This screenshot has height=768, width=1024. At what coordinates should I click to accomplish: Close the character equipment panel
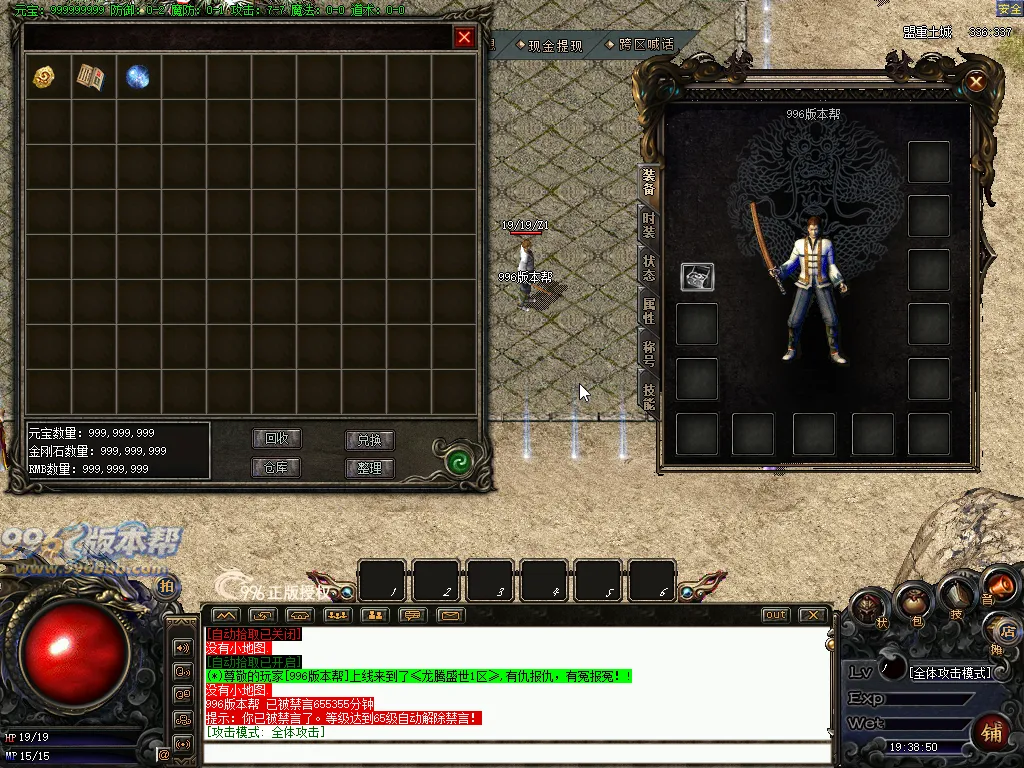tap(976, 81)
